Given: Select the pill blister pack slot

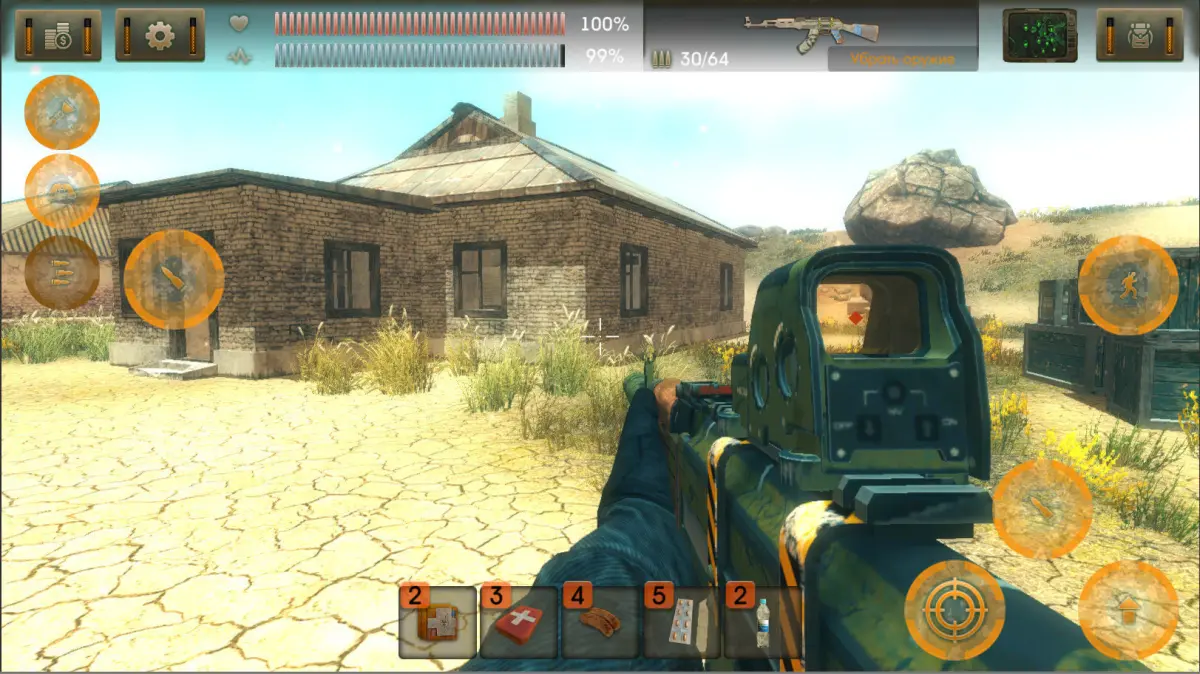Looking at the screenshot, I should point(681,622).
